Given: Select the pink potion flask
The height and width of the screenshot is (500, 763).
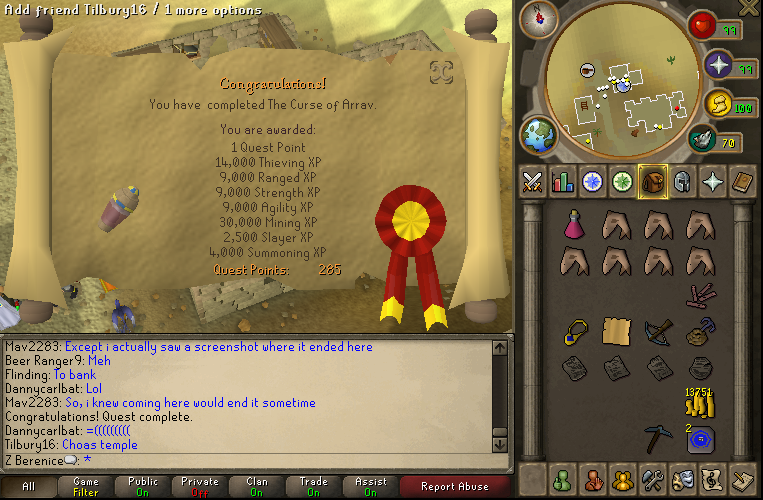Looking at the screenshot, I should point(574,226).
